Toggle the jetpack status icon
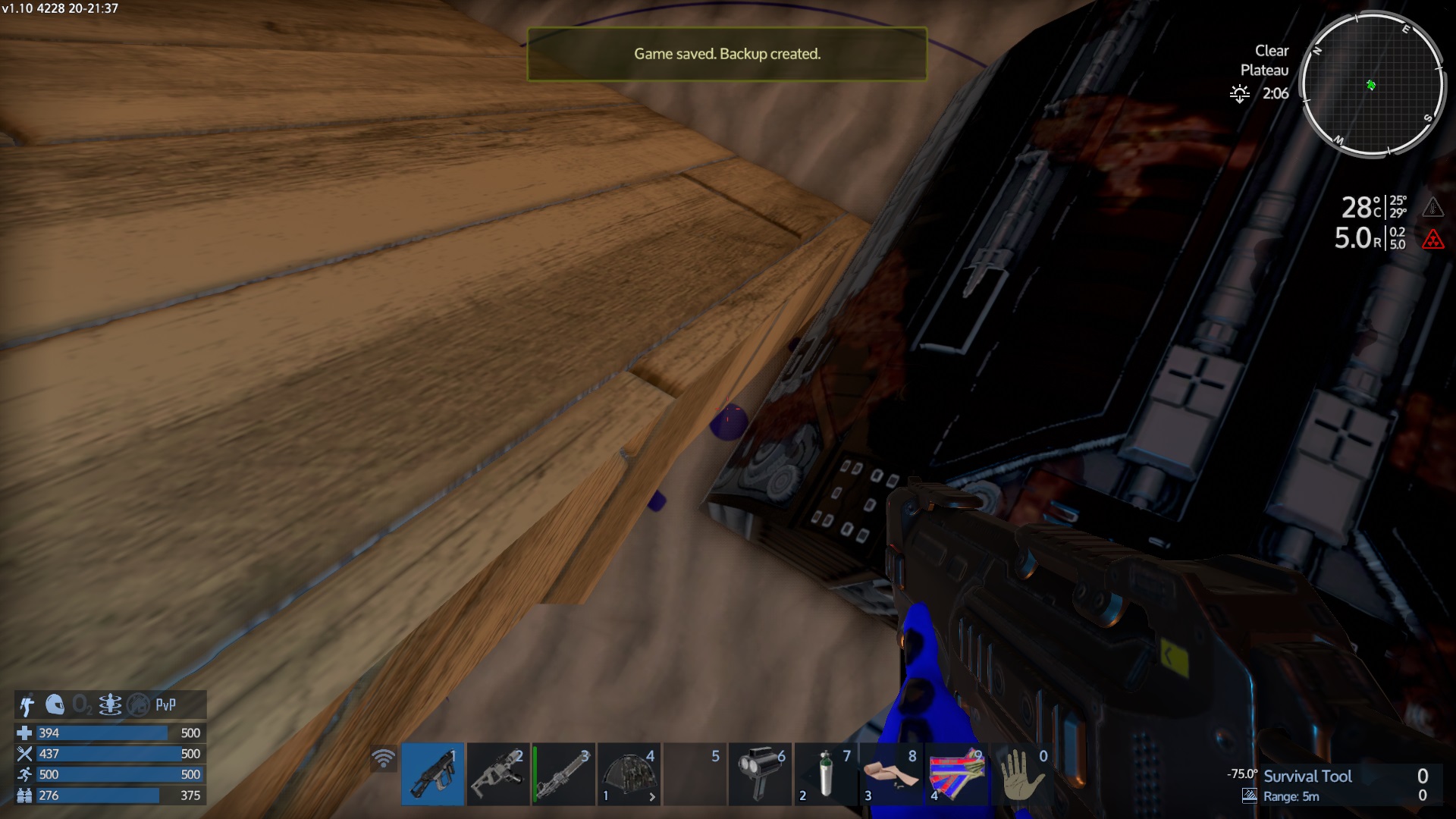Viewport: 1456px width, 819px height. (x=27, y=705)
